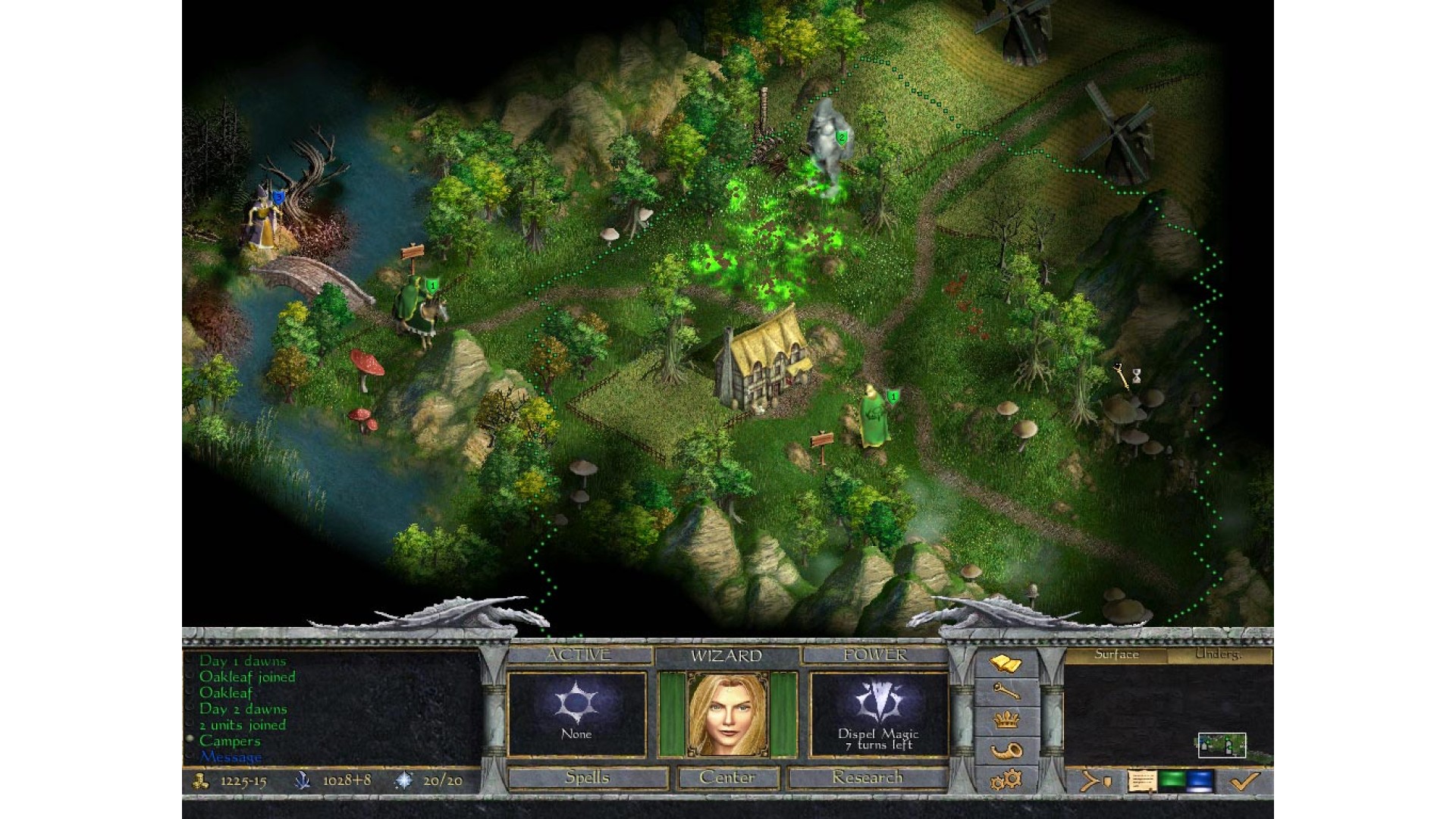Viewport: 1456px width, 819px height.
Task: Open the blue Message log entry
Action: click(x=231, y=757)
